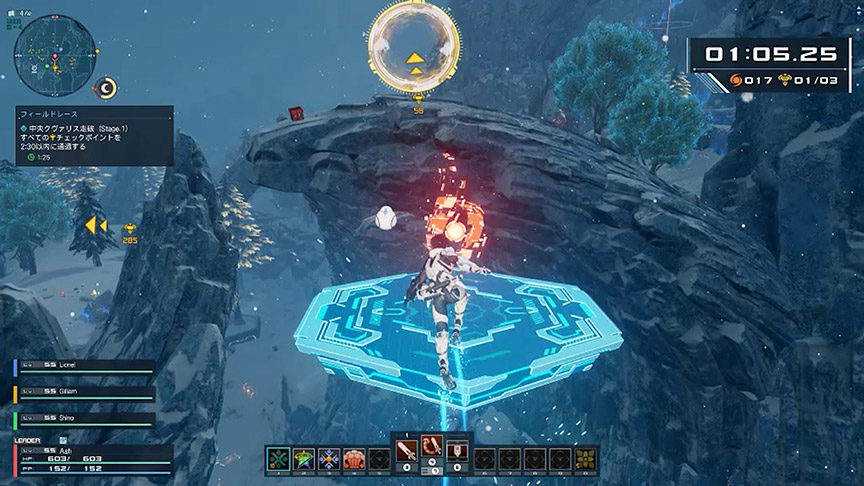This screenshot has width=864, height=486.
Task: Use the orange muscular torso hotbar skill
Action: pyautogui.click(x=354, y=459)
